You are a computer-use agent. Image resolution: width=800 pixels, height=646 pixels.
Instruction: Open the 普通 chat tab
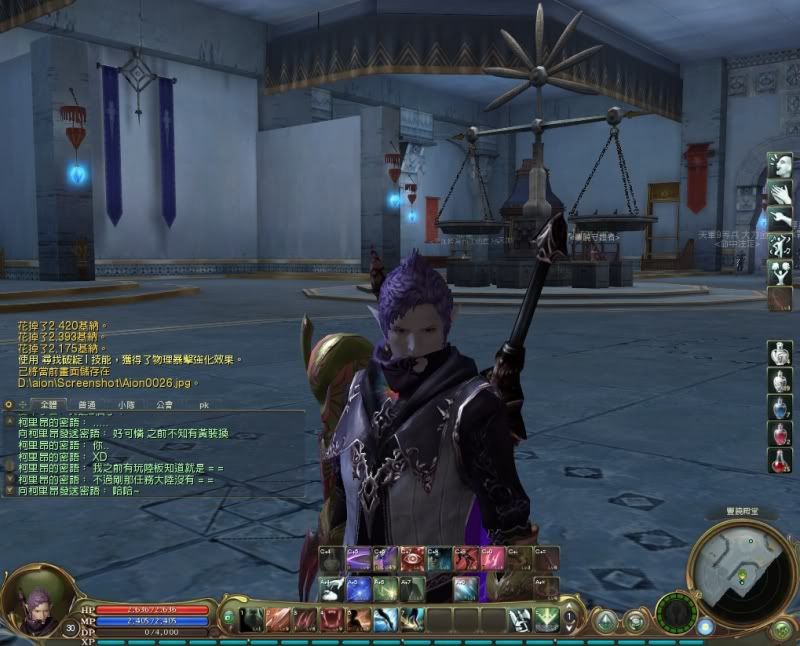point(87,405)
